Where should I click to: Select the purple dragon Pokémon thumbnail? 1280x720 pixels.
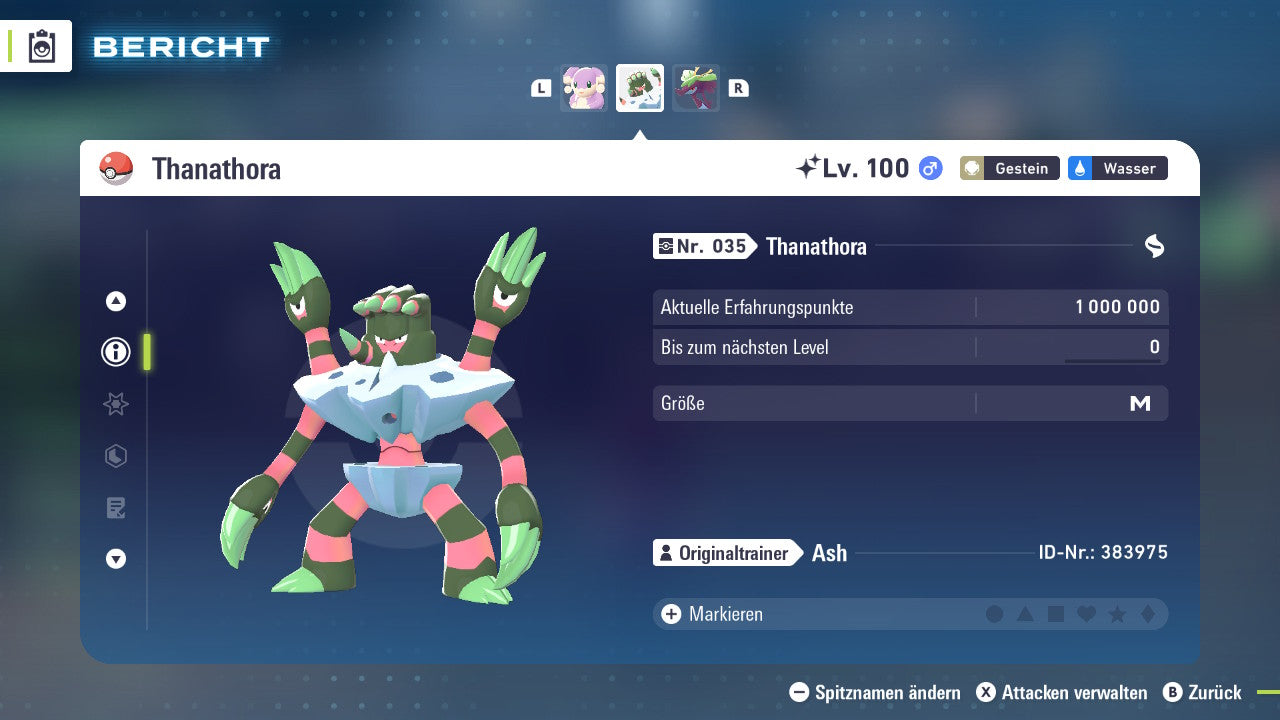coord(695,88)
